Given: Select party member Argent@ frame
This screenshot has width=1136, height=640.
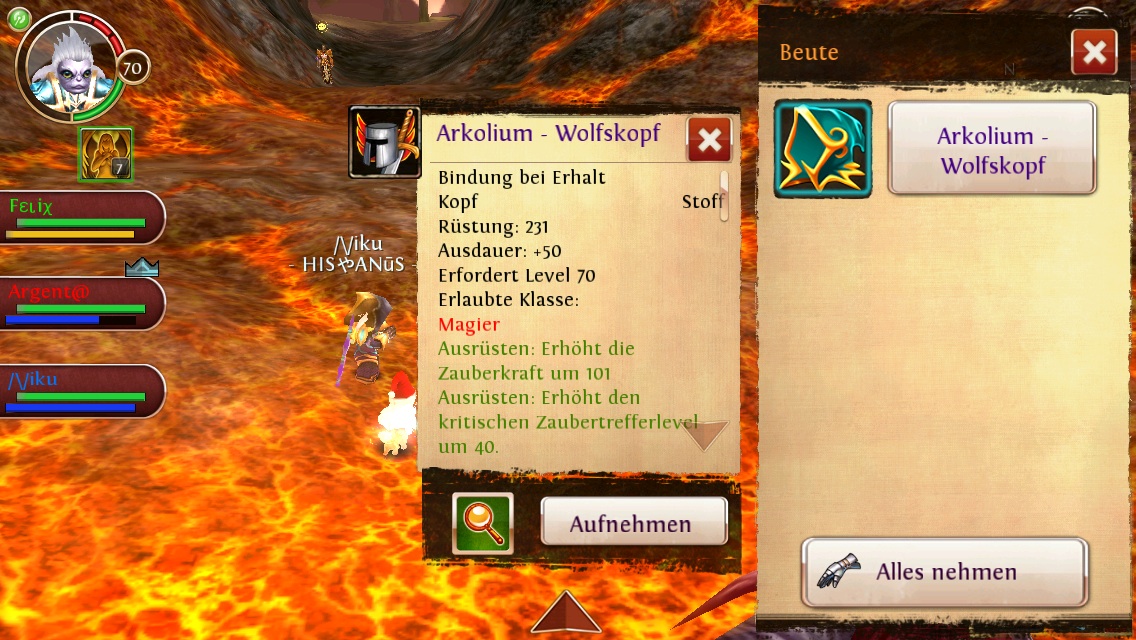Looking at the screenshot, I should pos(80,303).
